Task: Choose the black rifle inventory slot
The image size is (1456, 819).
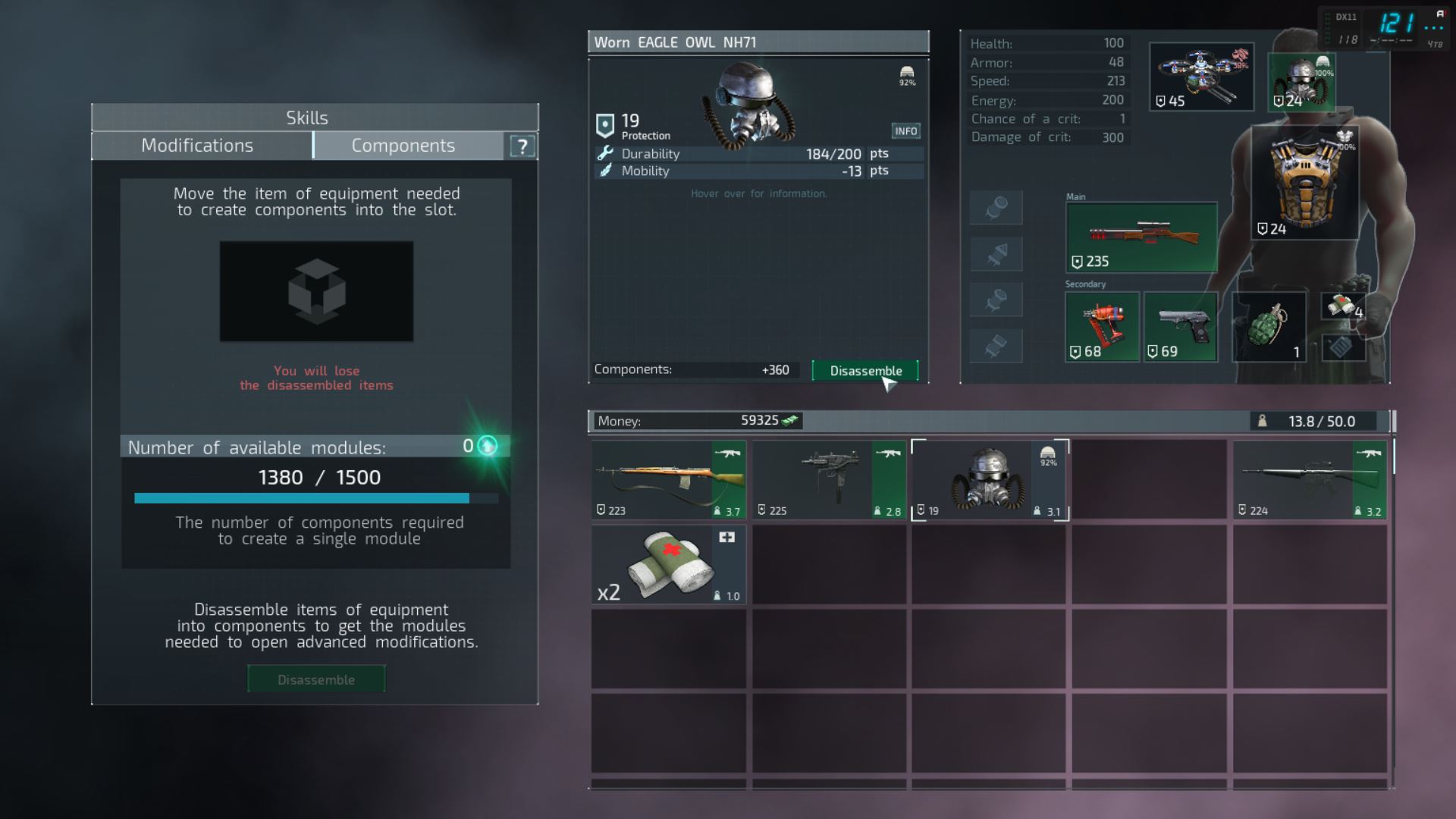Action: 1310,481
